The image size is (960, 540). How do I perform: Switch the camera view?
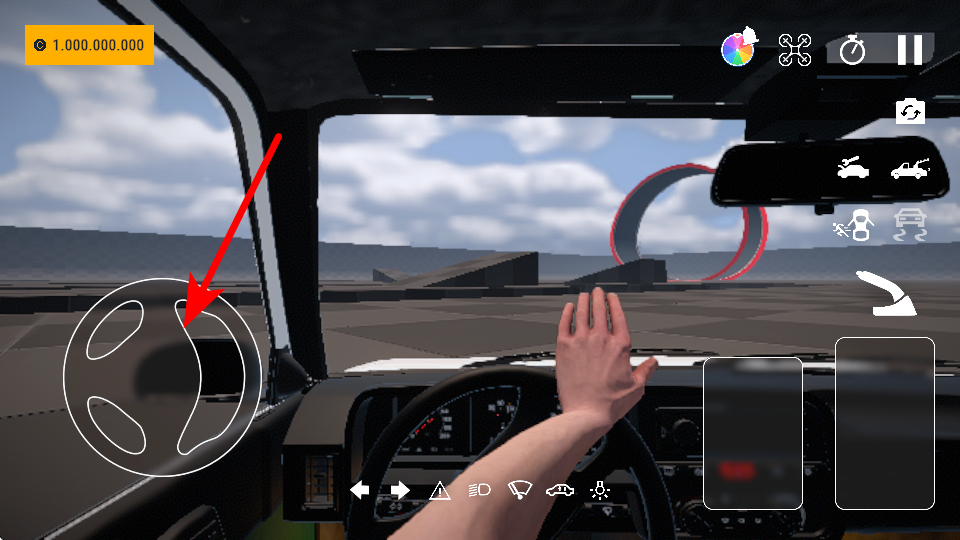[x=910, y=111]
